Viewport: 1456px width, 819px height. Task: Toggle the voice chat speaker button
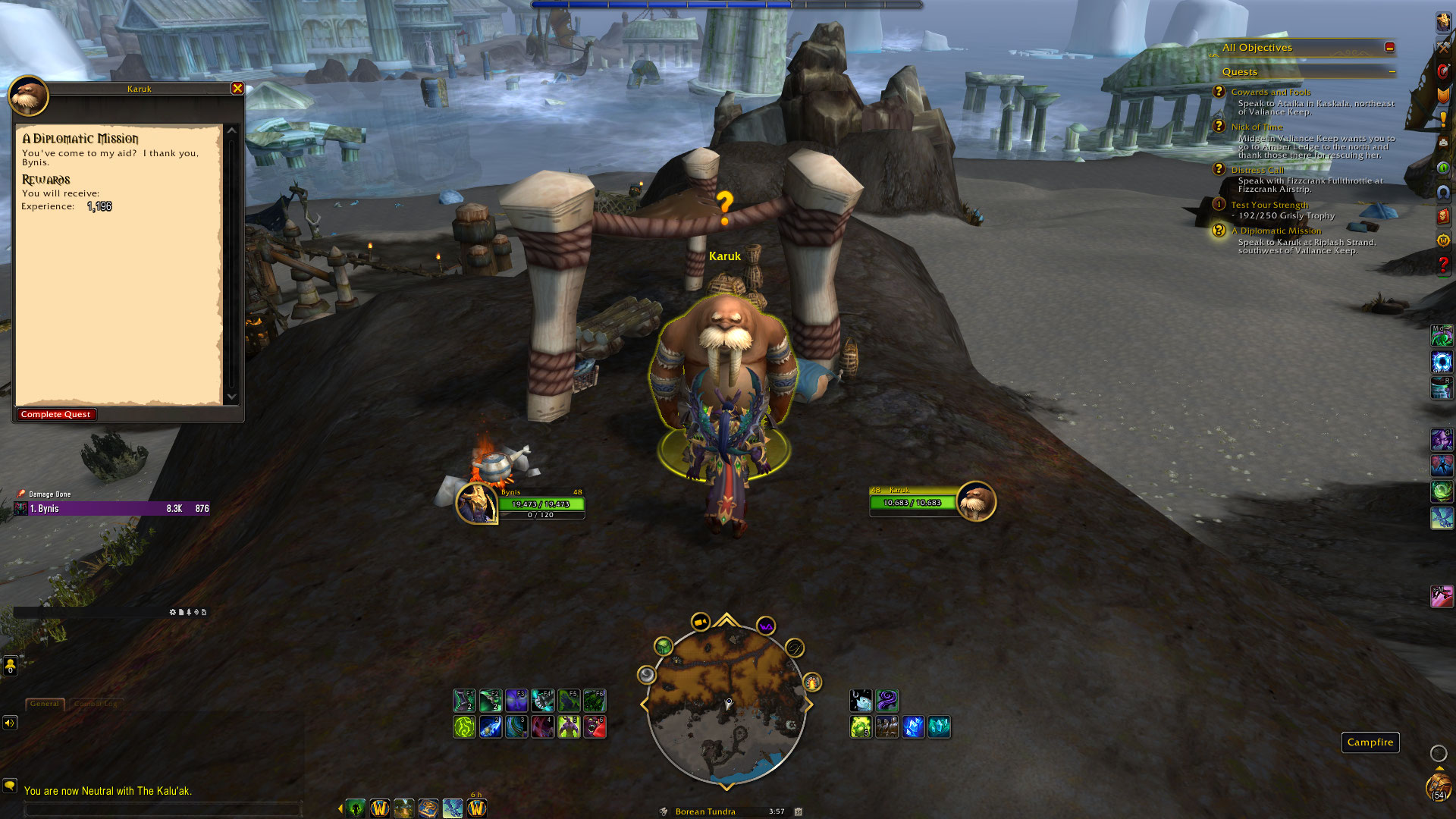(10, 723)
